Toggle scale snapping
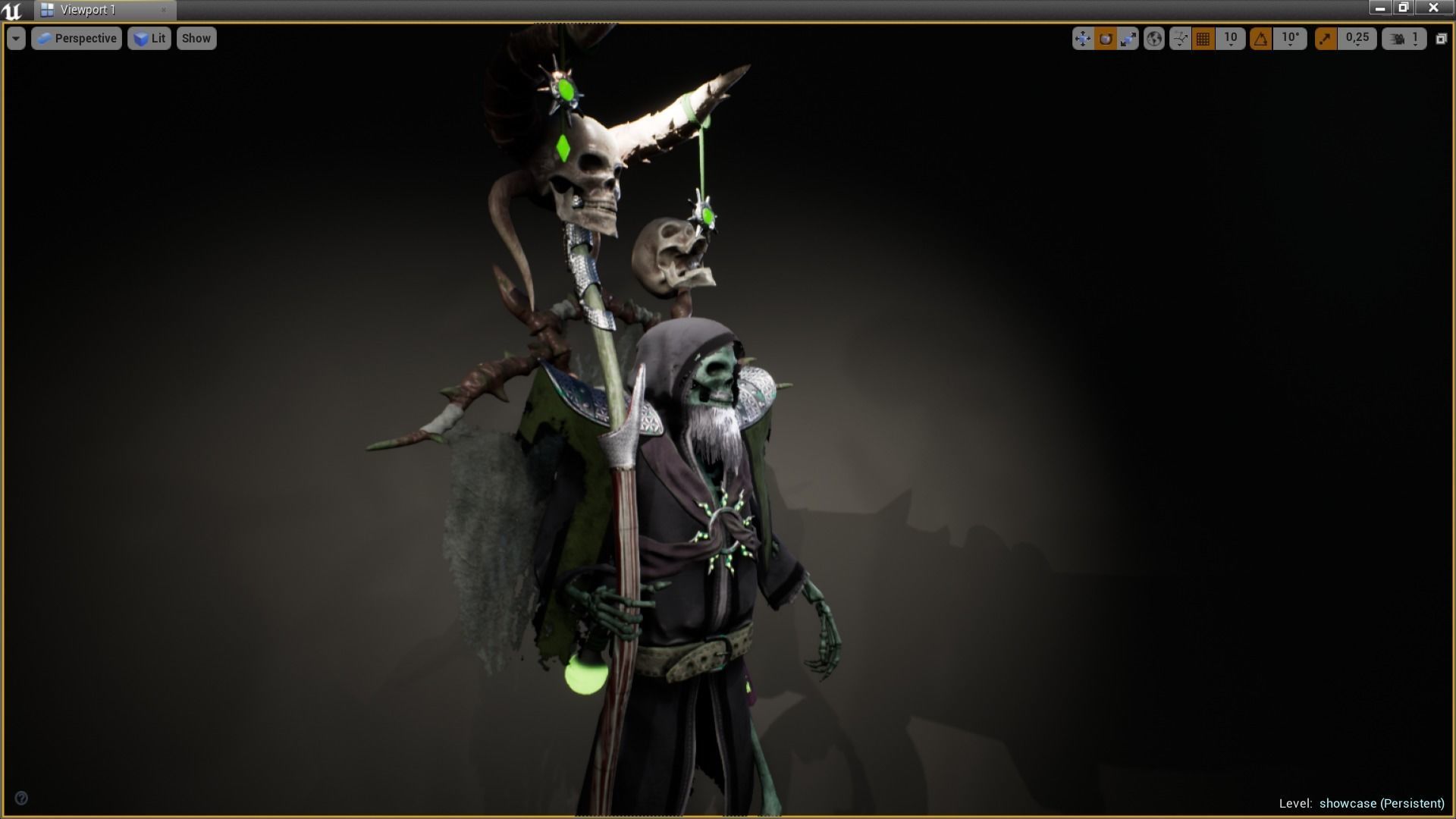1456x819 pixels. pos(1324,38)
